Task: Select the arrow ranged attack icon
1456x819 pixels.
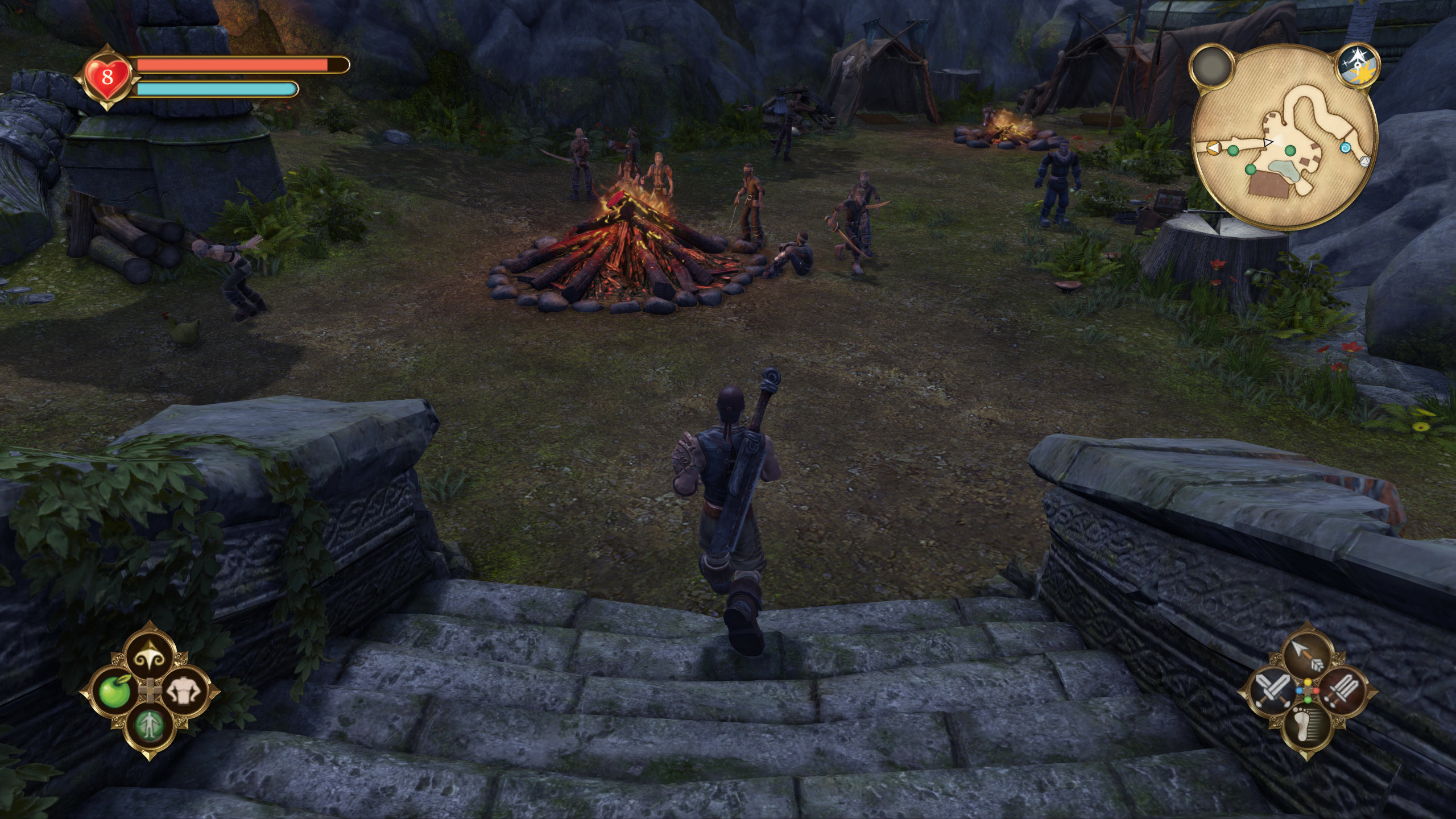Action: coord(1308,657)
